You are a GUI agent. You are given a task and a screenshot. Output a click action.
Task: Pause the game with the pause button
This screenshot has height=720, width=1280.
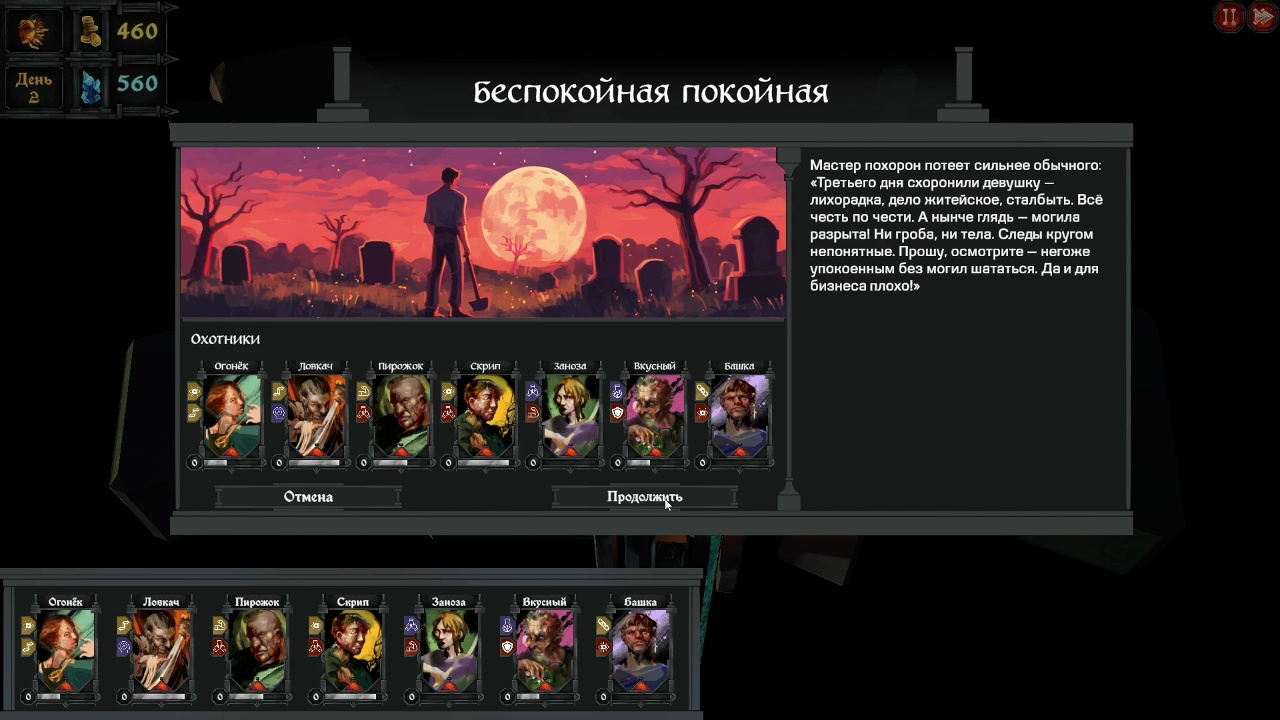[1229, 17]
